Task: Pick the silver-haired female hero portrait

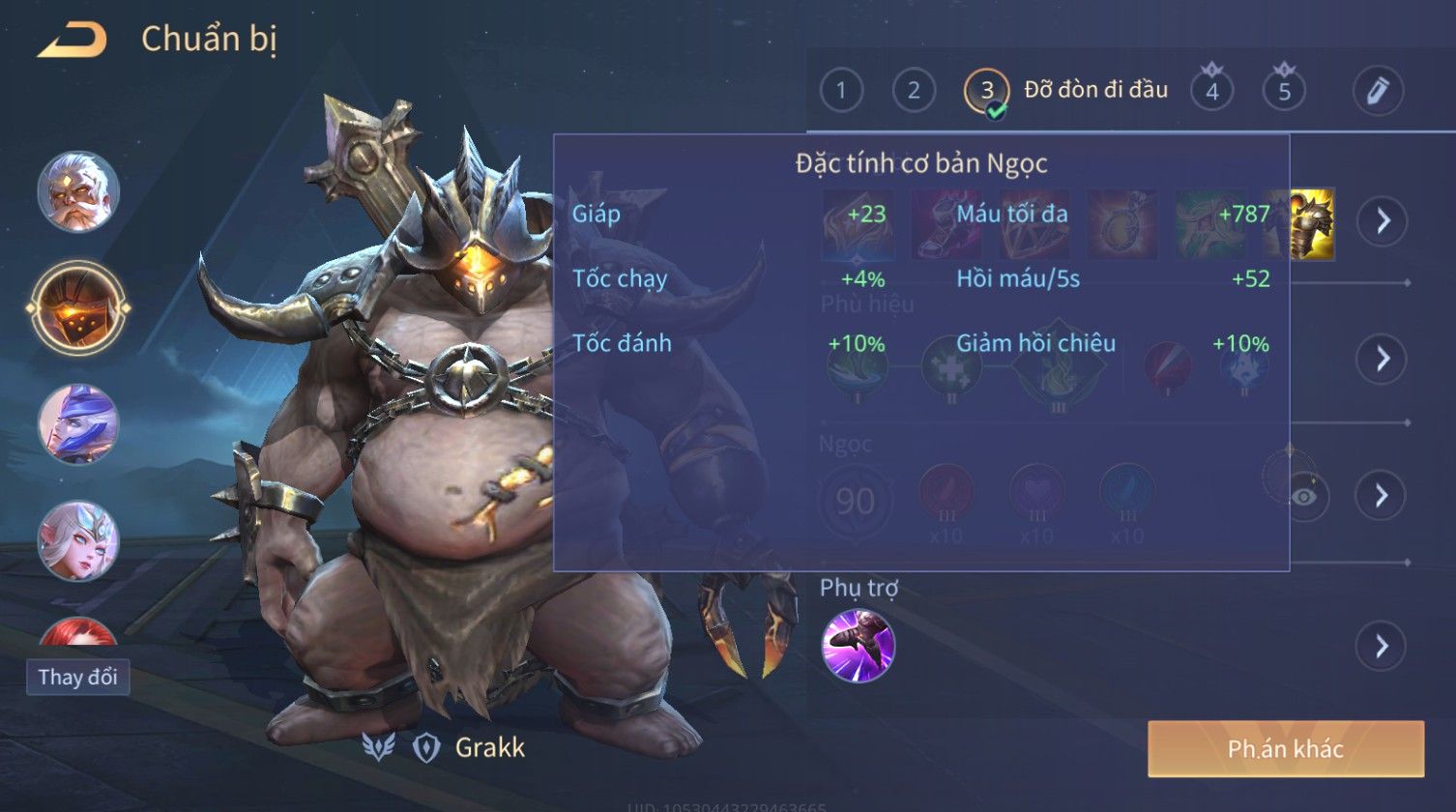Action: (x=78, y=541)
